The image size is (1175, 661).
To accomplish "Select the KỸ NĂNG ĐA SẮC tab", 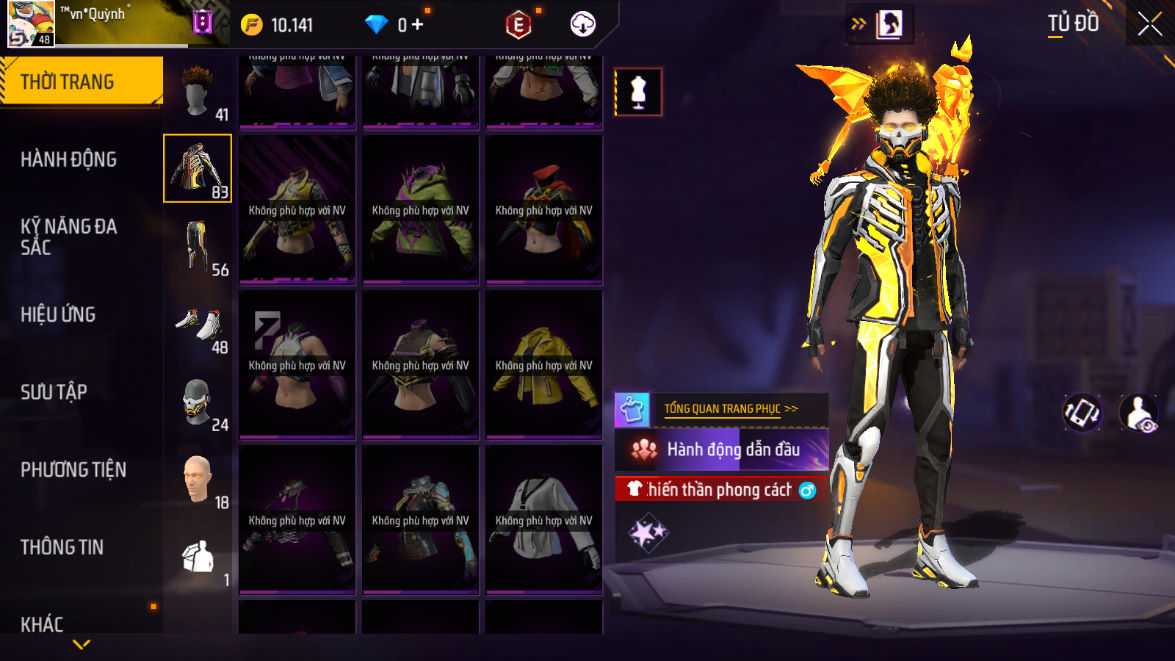I will click(x=69, y=236).
